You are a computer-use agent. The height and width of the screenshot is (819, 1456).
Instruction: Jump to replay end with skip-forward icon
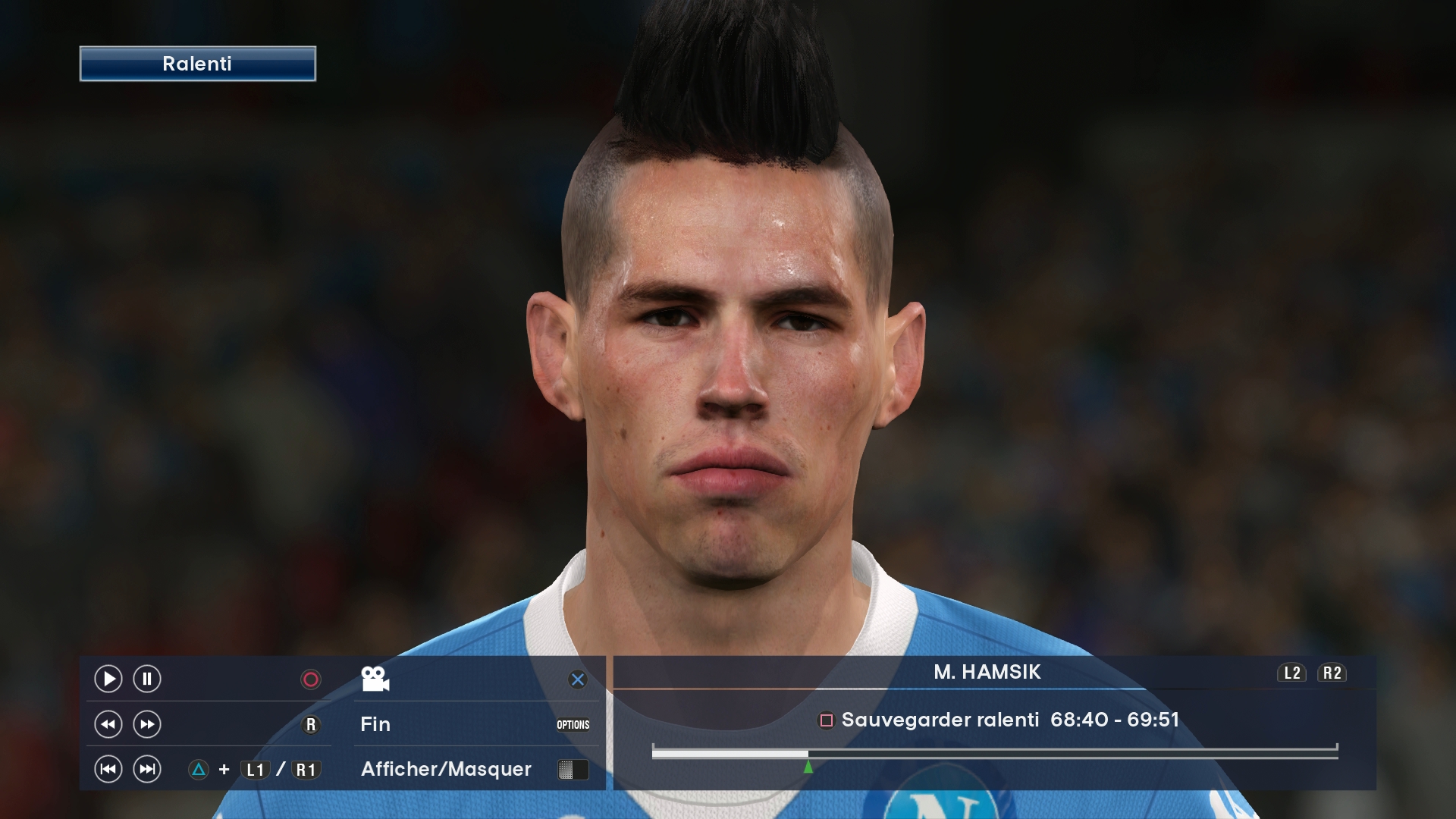point(146,769)
